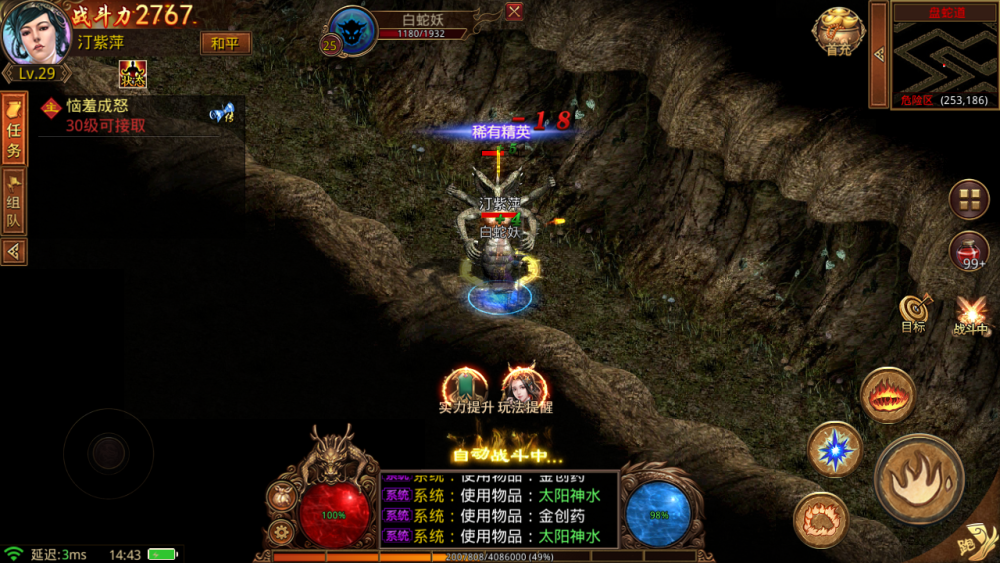The image size is (1000, 563).
Task: Open the player character portrait
Action: point(36,33)
